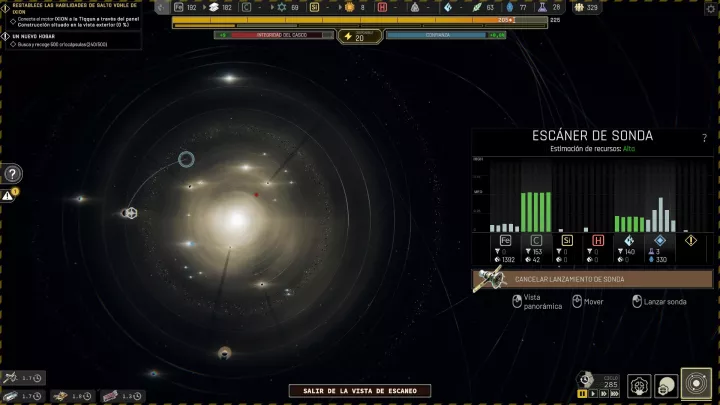Screen dimensions: 720x405
Task: Open the question mark help button
Action: 12,174
